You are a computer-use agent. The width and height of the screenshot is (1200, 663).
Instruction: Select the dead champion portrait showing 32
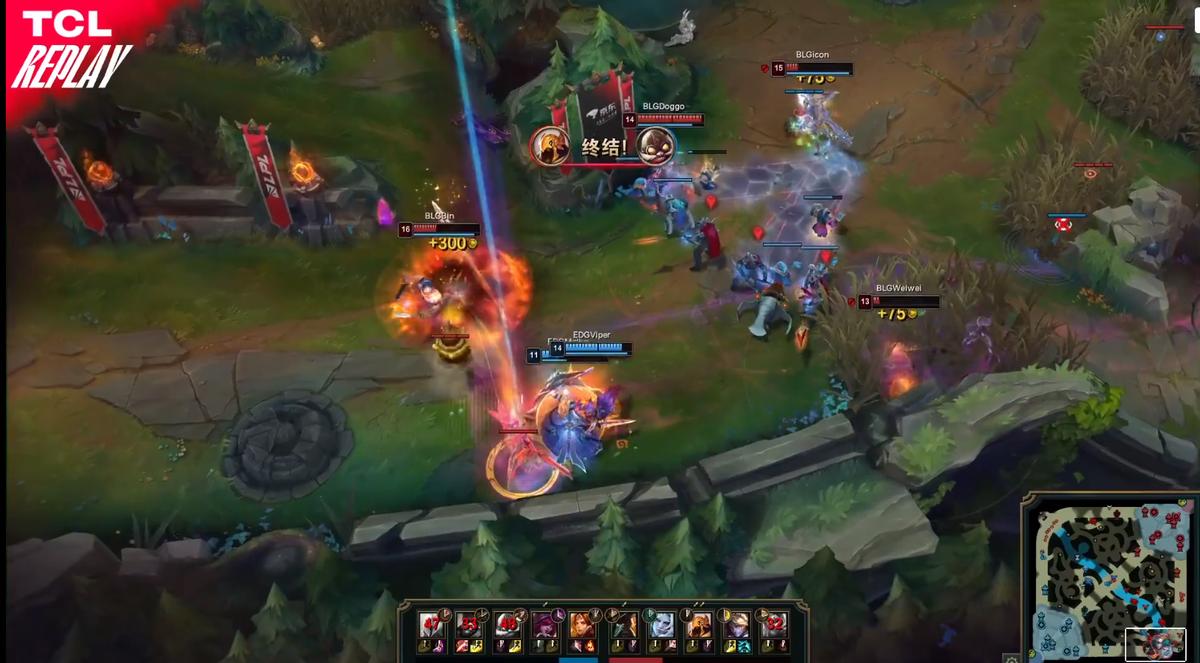point(773,625)
